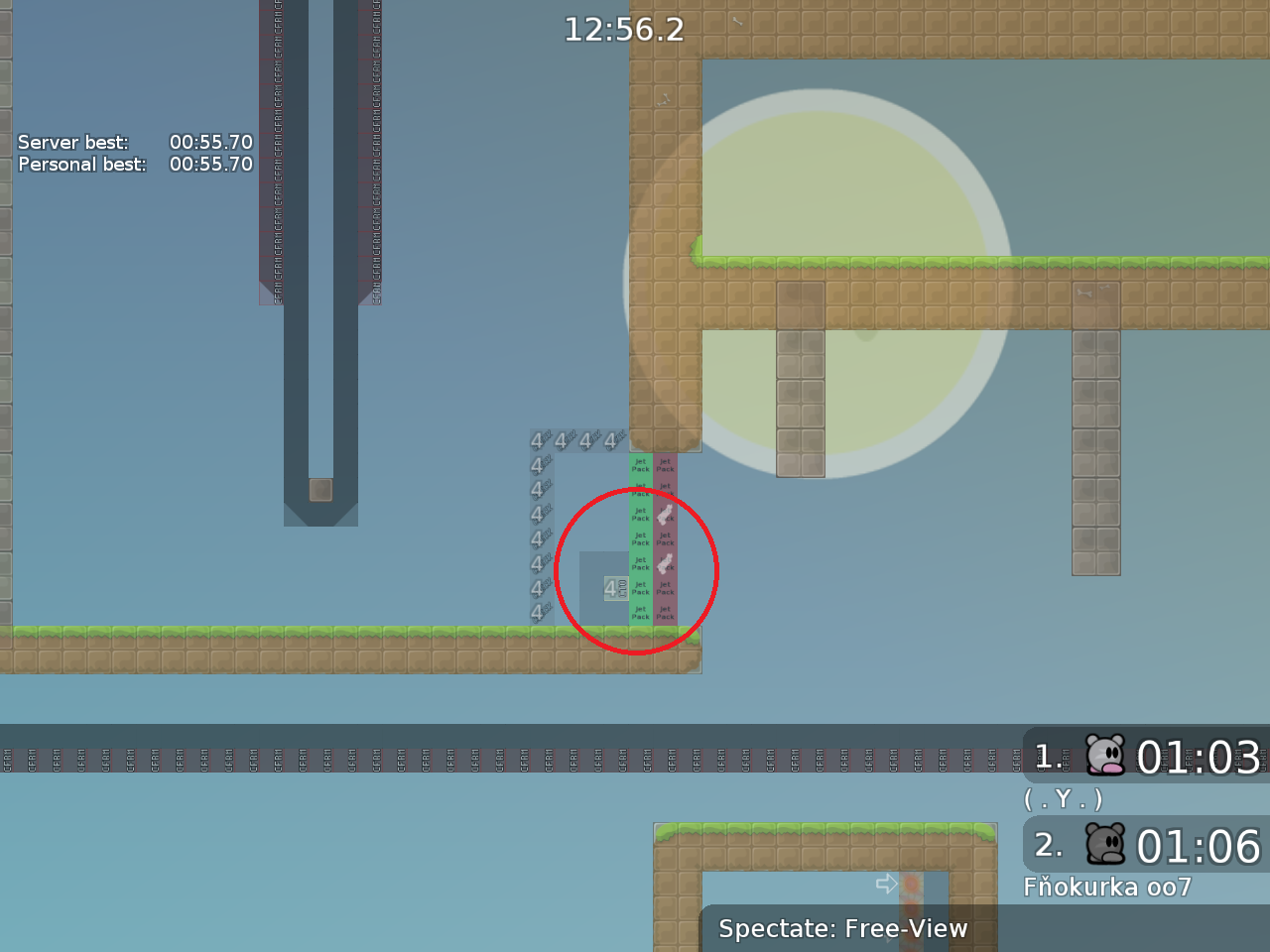1270x952 pixels.
Task: Click the Personal best time entry
Action: click(210, 165)
